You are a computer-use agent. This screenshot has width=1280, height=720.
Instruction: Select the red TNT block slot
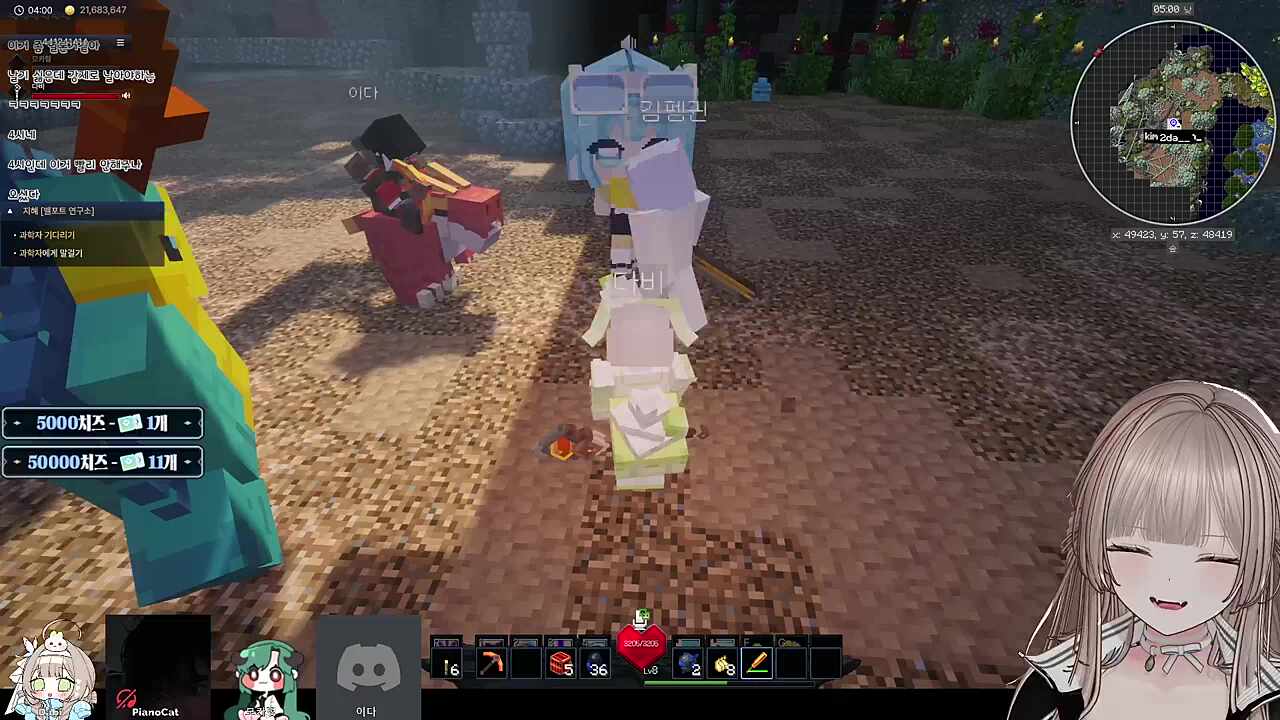pyautogui.click(x=561, y=663)
